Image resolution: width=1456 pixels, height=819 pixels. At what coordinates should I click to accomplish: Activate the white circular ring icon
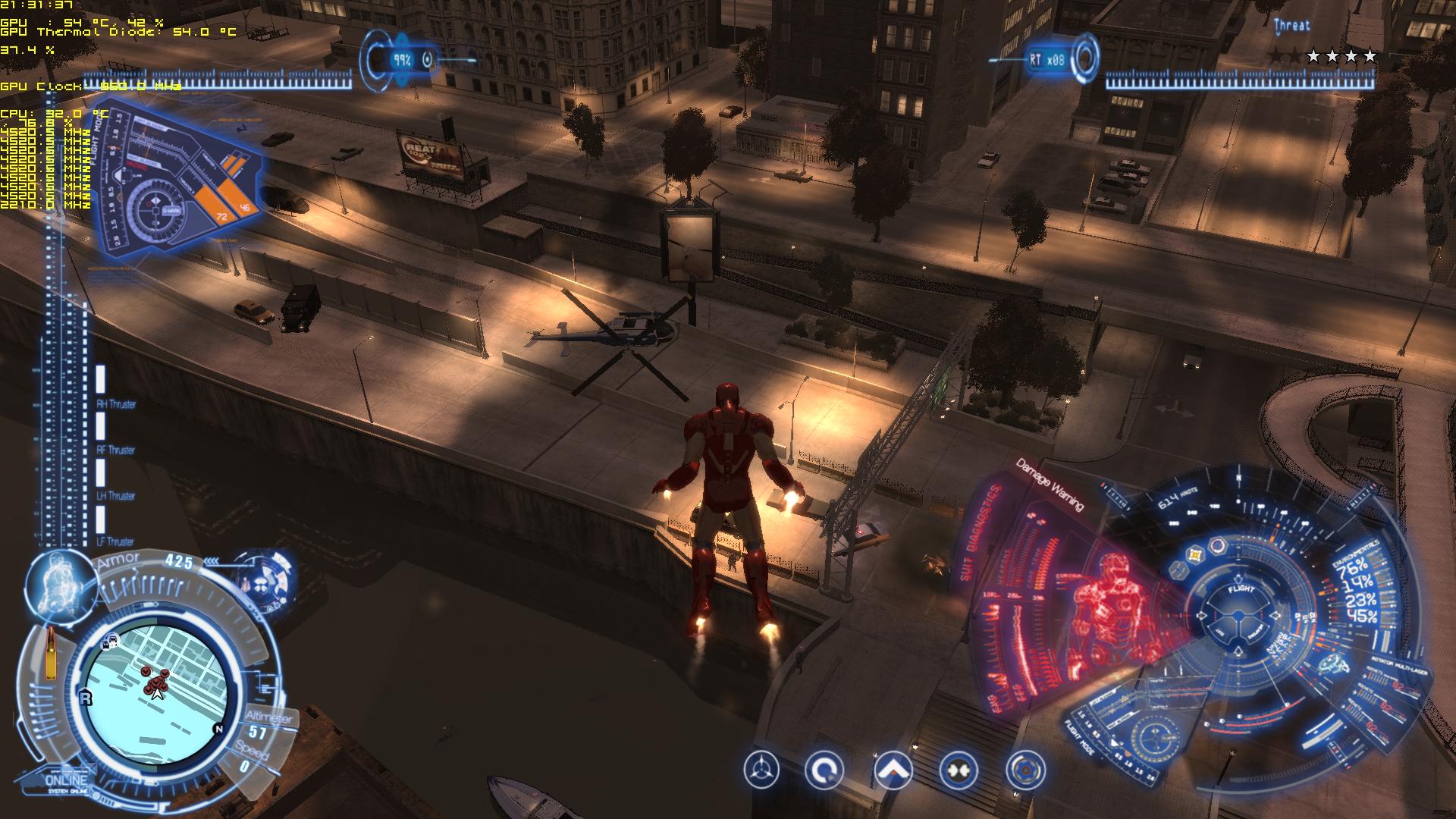tap(824, 771)
